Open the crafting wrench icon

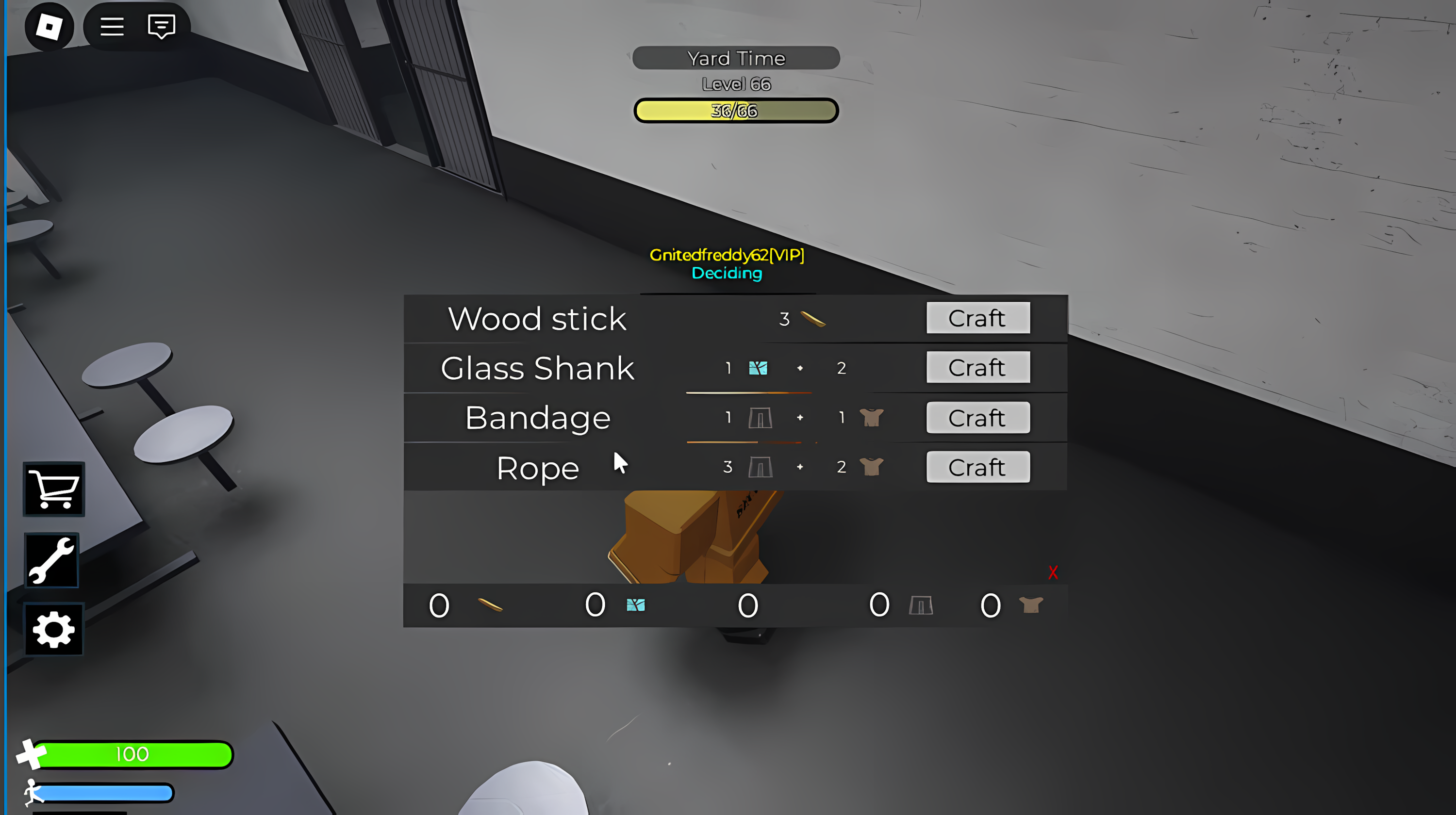click(x=51, y=560)
